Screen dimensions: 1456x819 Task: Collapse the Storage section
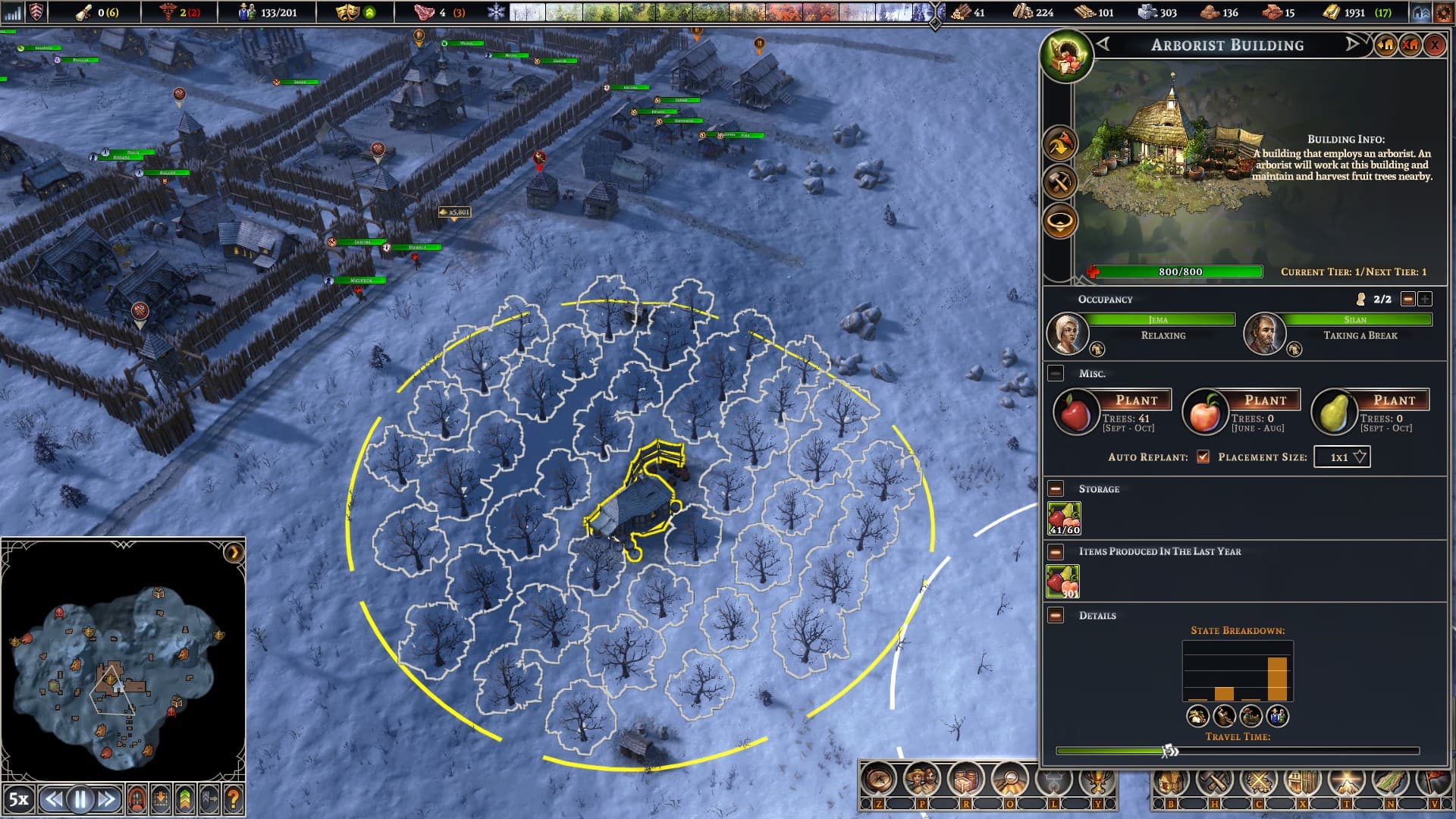1056,489
